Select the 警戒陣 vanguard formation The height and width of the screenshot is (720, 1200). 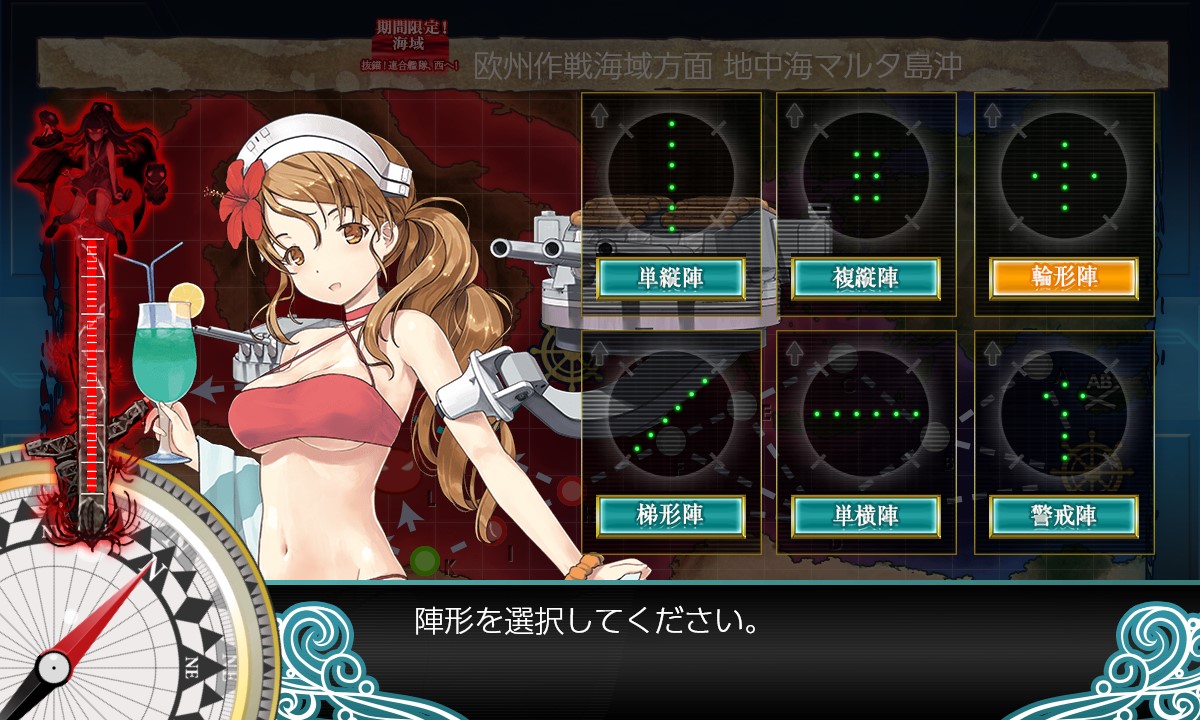click(1064, 515)
